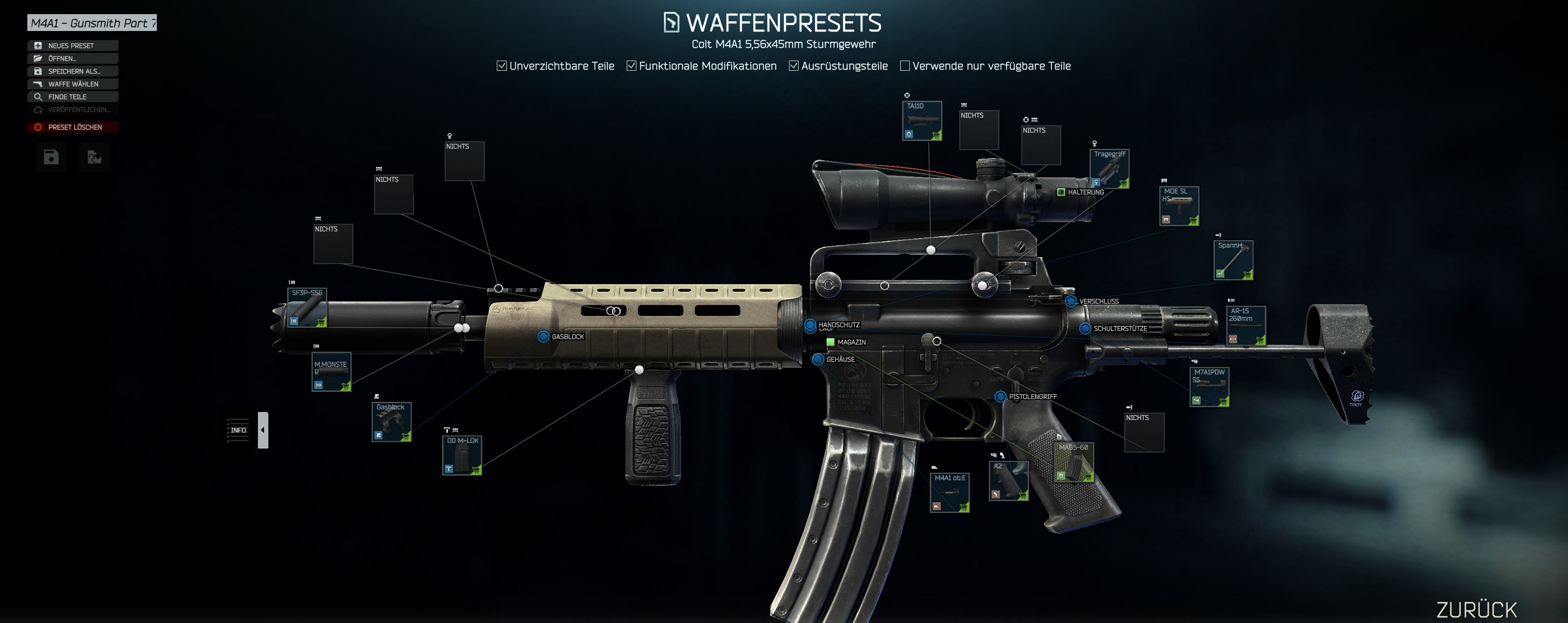Enable Verwende nur verfügbare Teile
This screenshot has height=623, width=1568.
click(x=904, y=66)
